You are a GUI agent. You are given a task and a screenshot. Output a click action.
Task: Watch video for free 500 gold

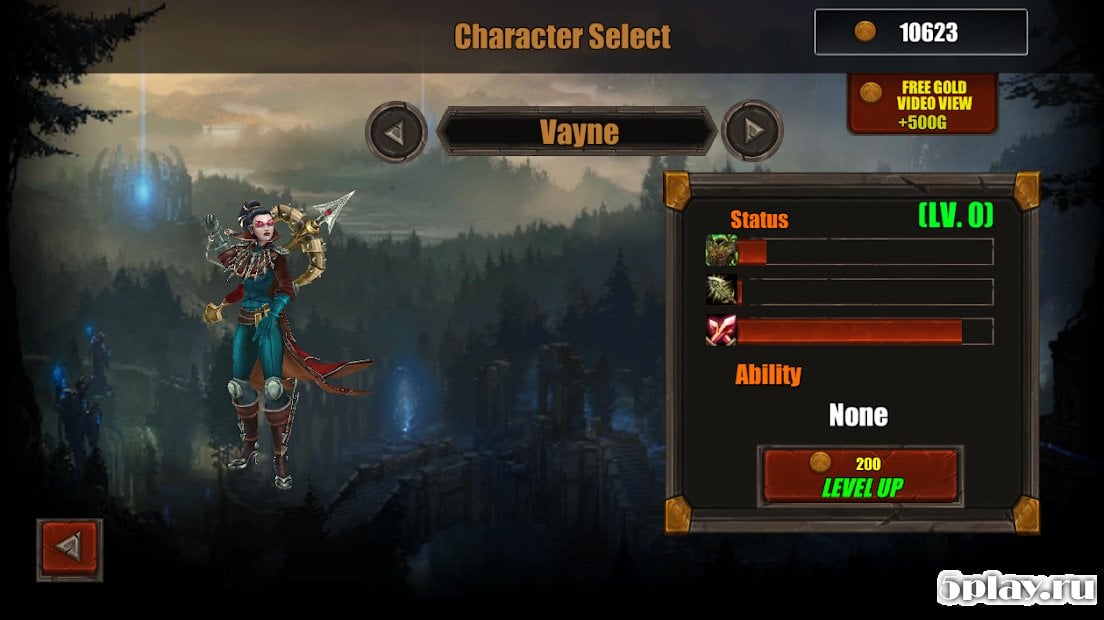[922, 103]
